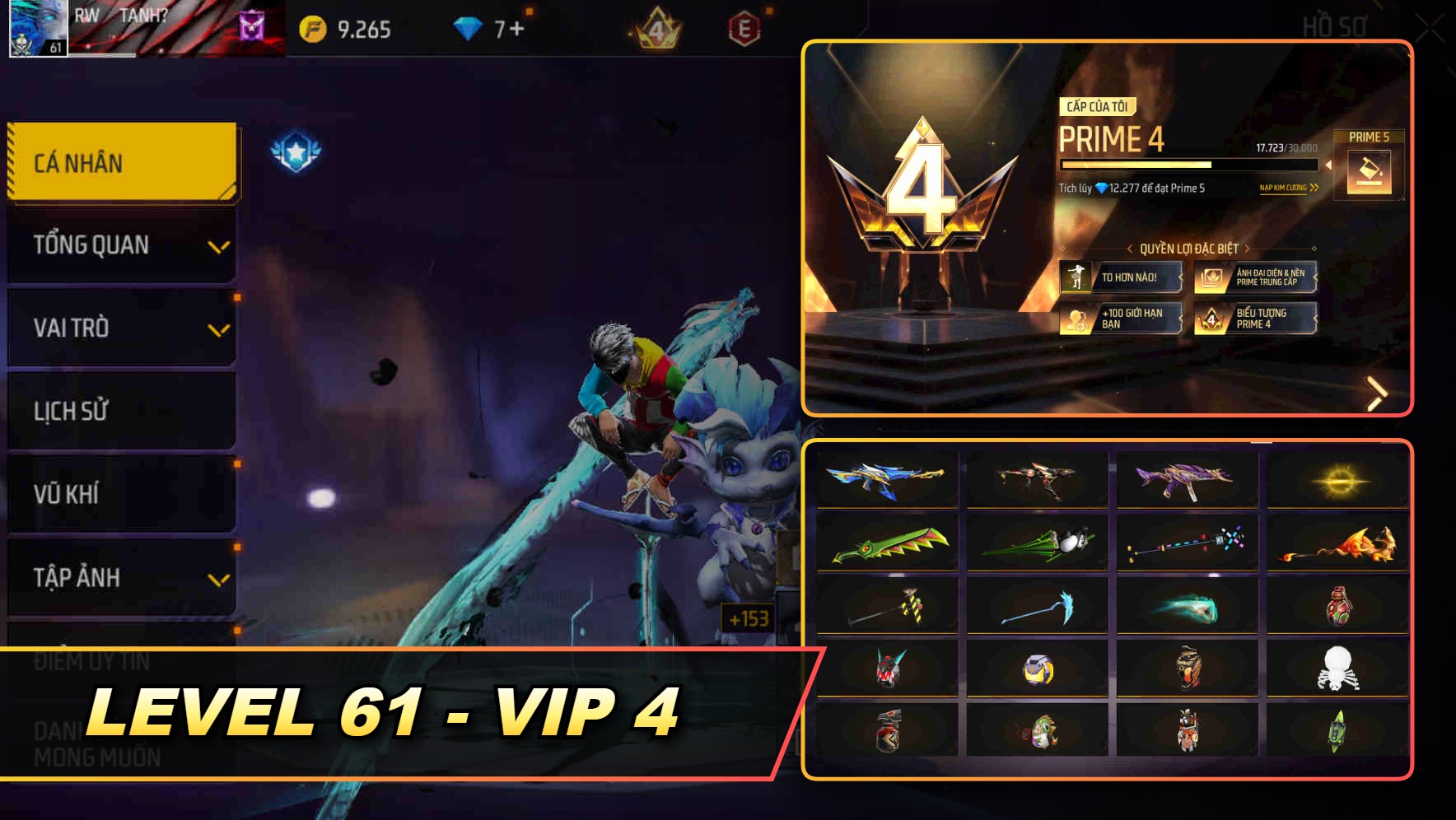1456x820 pixels.
Task: Expand the Vai Trò section
Action: pos(120,328)
